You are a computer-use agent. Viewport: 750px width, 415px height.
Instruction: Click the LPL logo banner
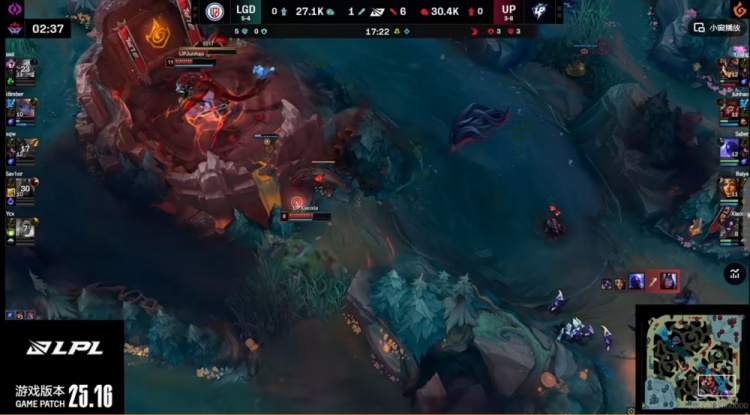tap(60, 349)
